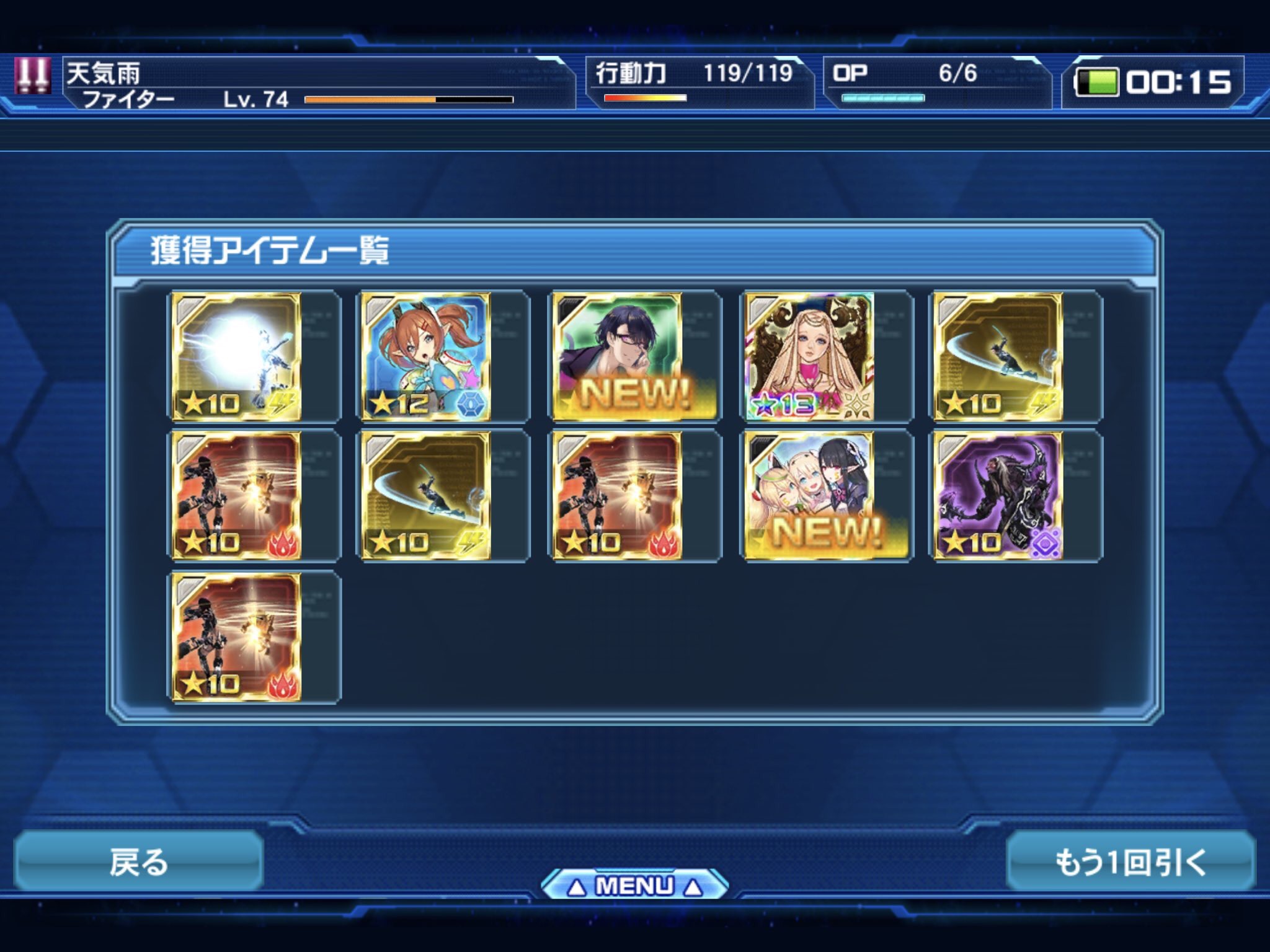This screenshot has height=952, width=1270.
Task: Draw again with もう1回引く
Action: [1130, 862]
